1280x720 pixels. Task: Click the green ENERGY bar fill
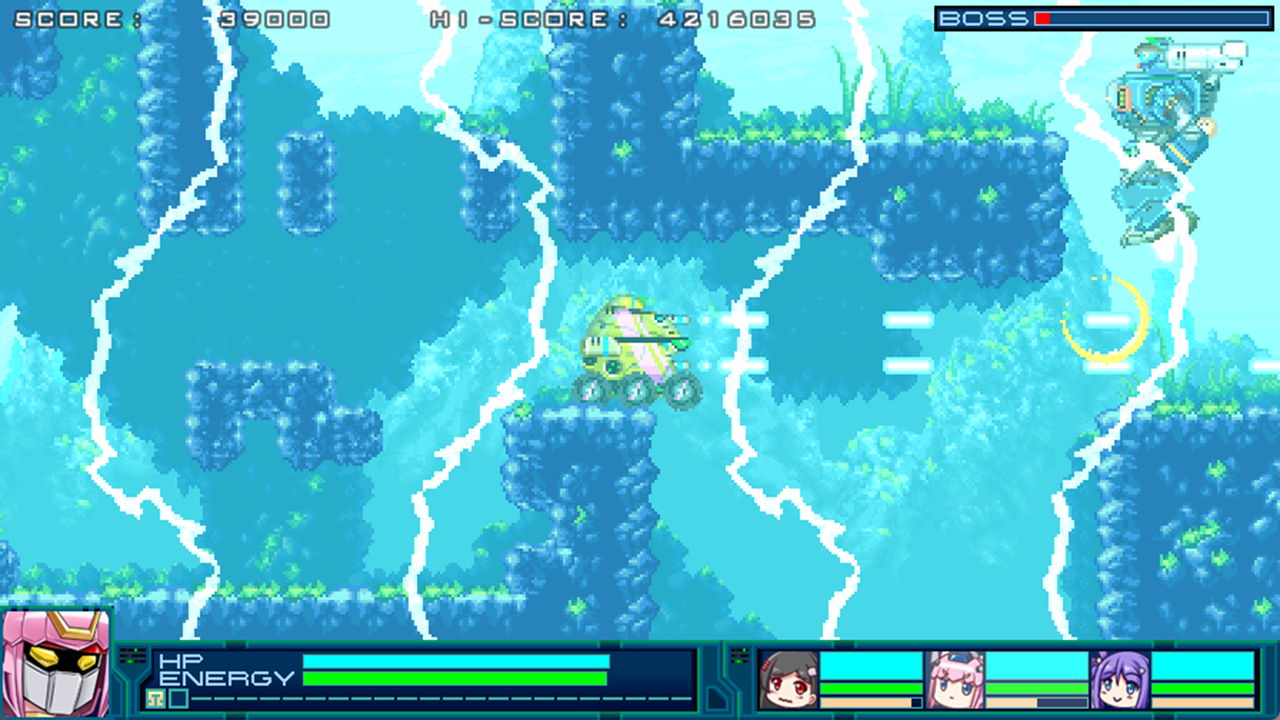point(454,677)
